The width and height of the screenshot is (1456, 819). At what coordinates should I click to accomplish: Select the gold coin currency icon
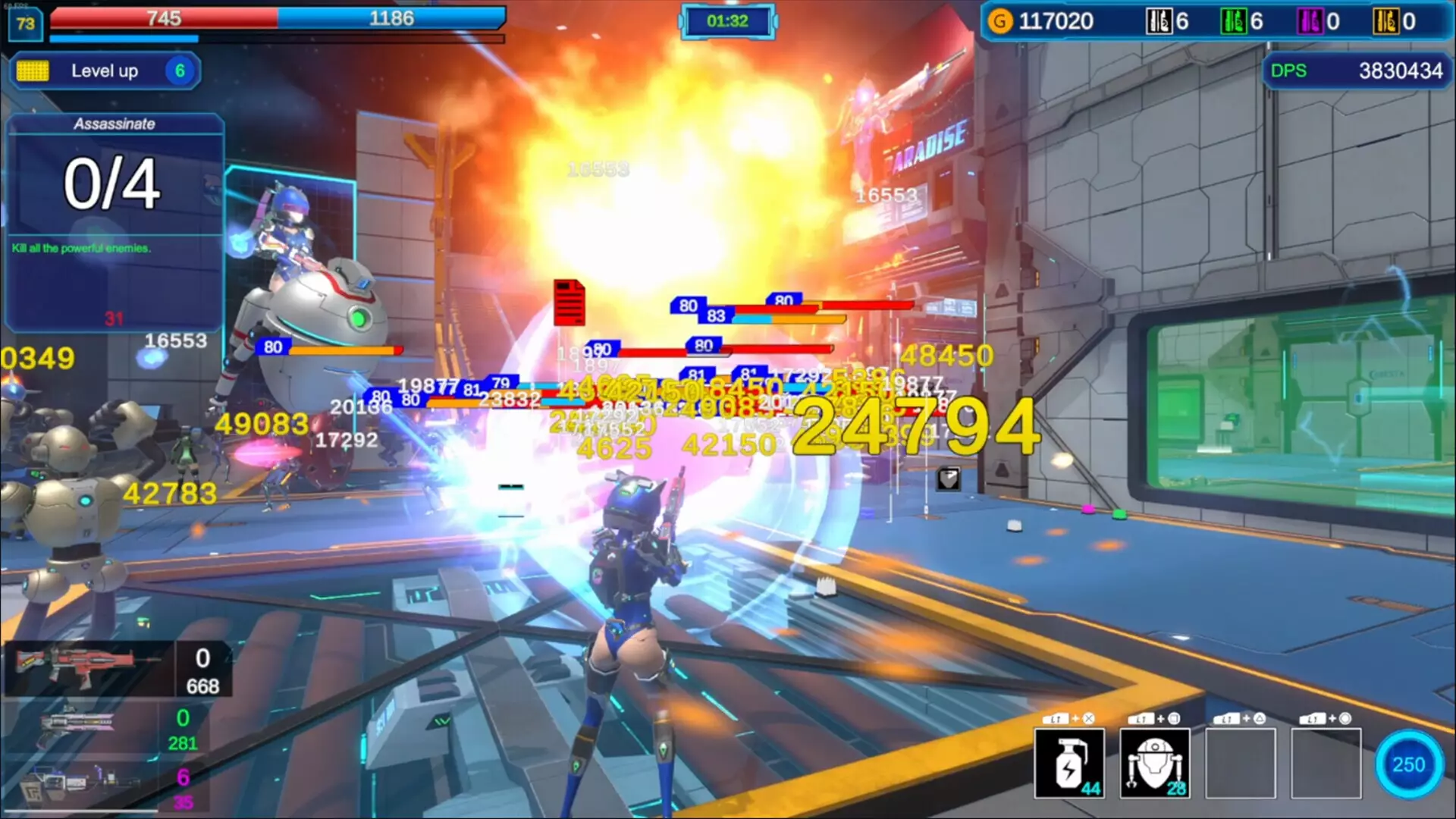(1000, 21)
